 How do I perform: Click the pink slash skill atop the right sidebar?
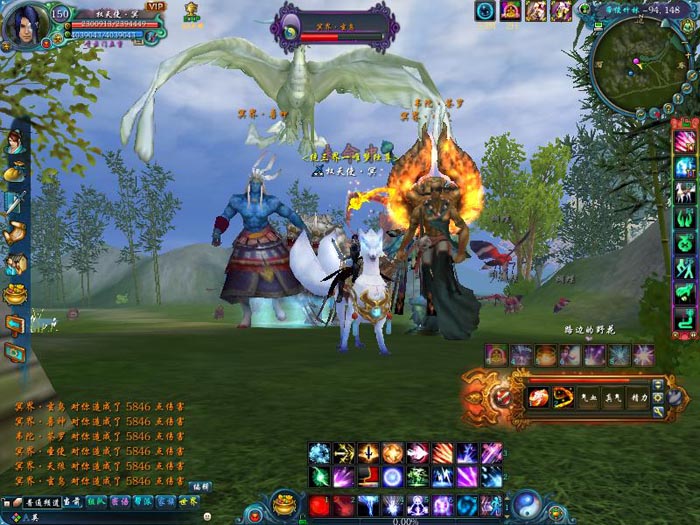pos(686,140)
